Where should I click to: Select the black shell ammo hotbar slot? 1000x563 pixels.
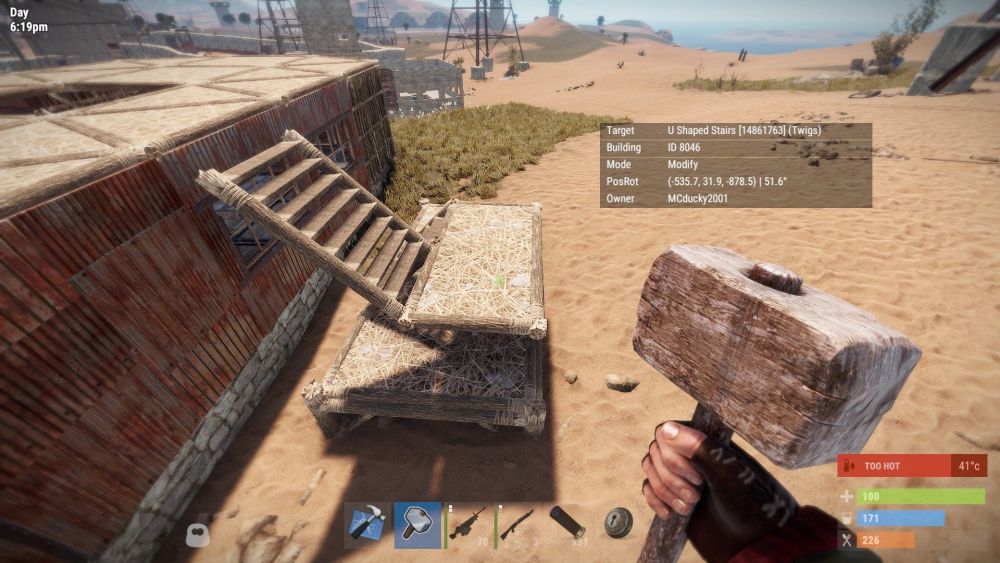[567, 524]
